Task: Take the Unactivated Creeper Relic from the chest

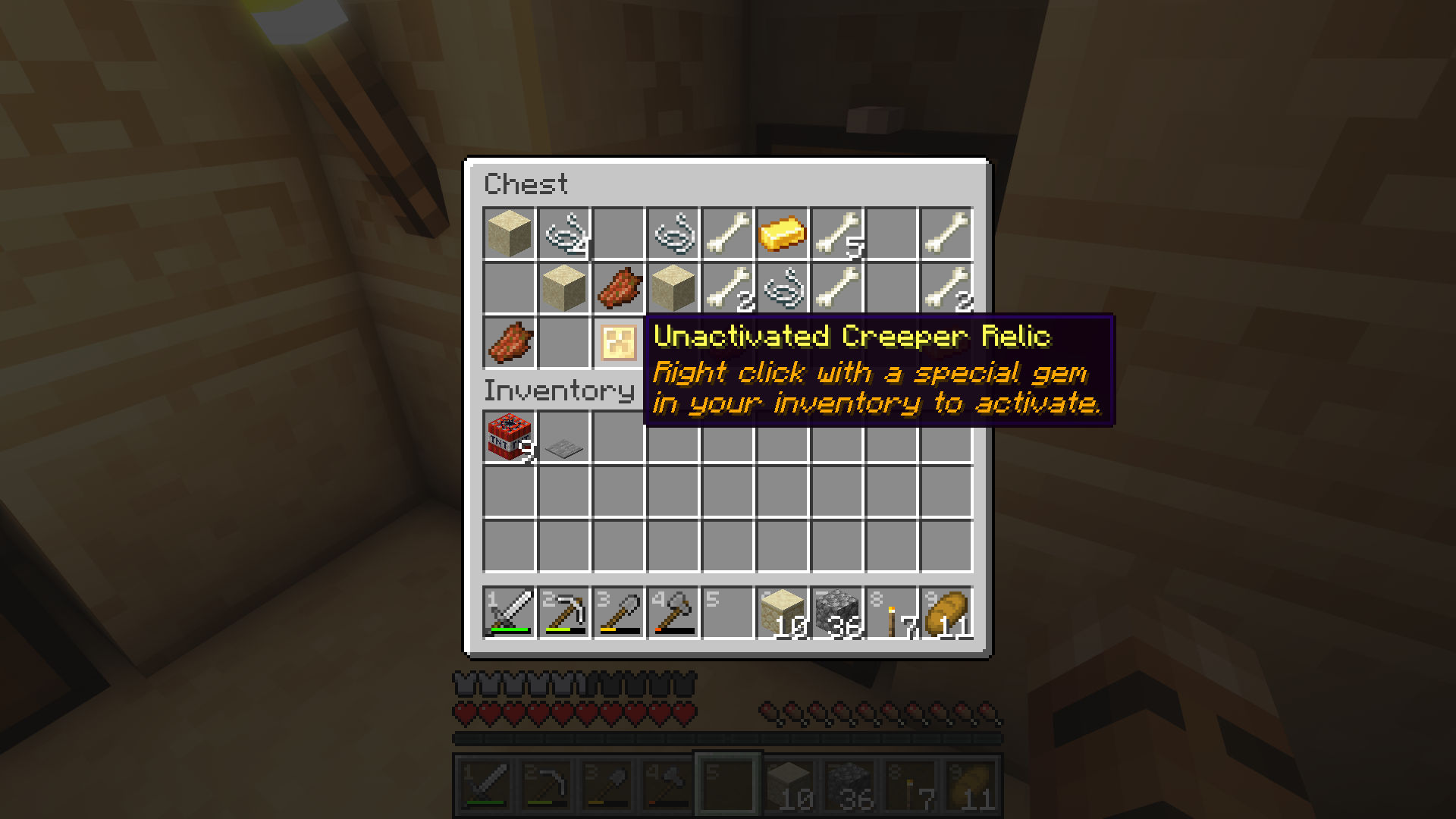Action: pos(618,342)
